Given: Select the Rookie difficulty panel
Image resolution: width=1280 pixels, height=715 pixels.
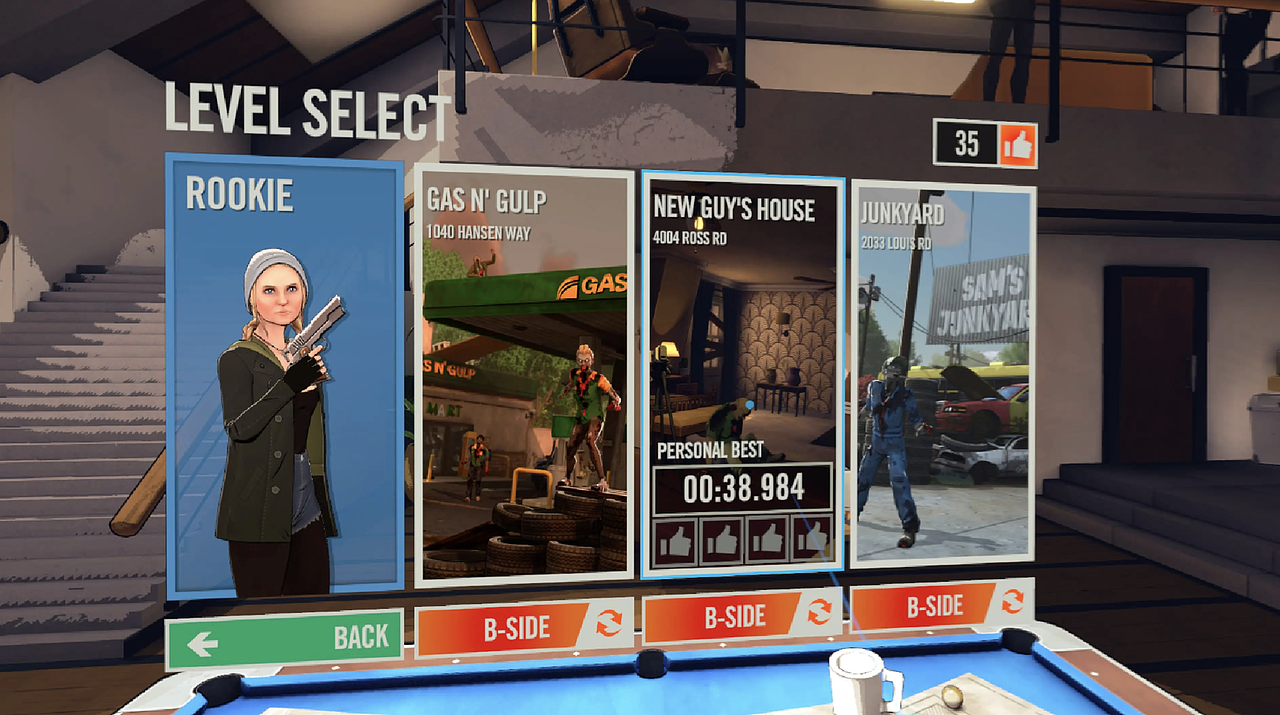Looking at the screenshot, I should pyautogui.click(x=284, y=375).
